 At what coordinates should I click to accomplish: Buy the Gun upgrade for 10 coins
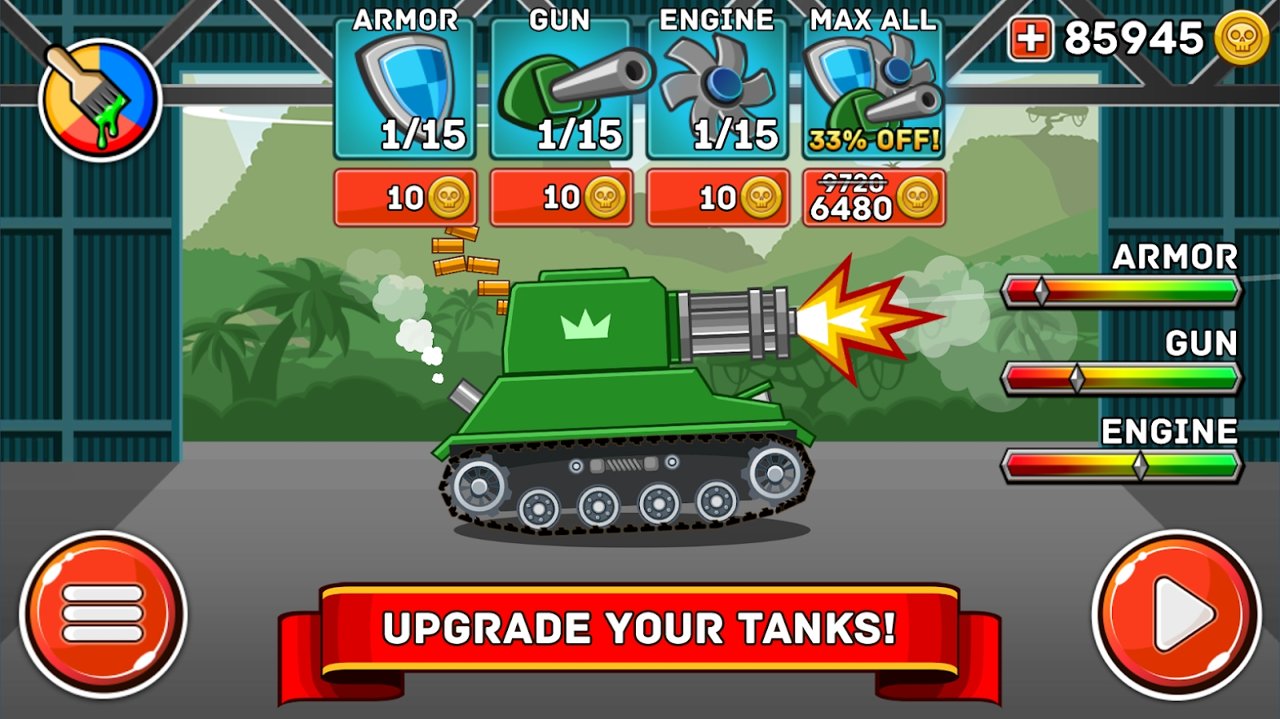click(x=561, y=198)
